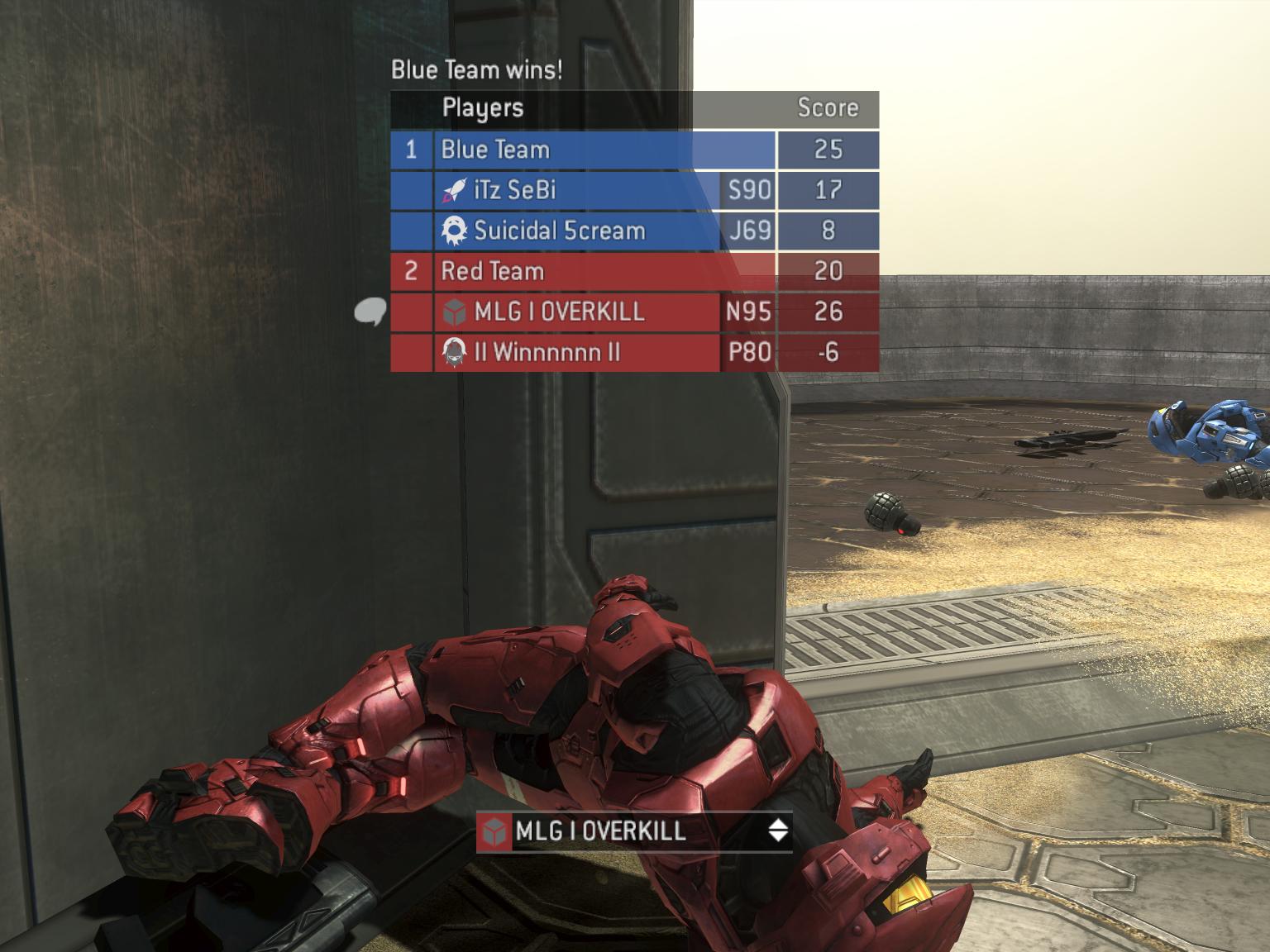The image size is (1270, 952).
Task: Click the Red Team rank number 2
Action: click(x=411, y=272)
